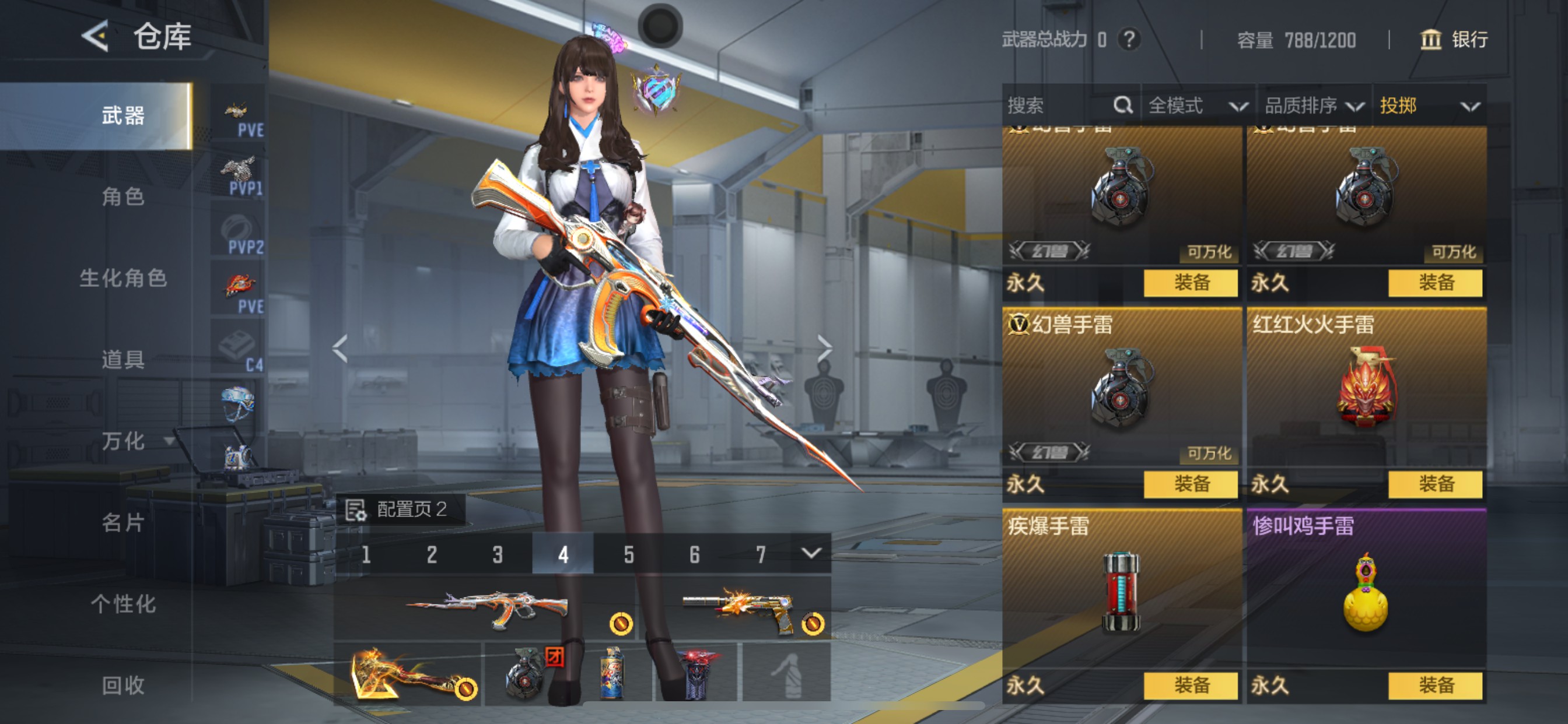This screenshot has width=1568, height=724.
Task: Select the 名片 category
Action: 123,523
